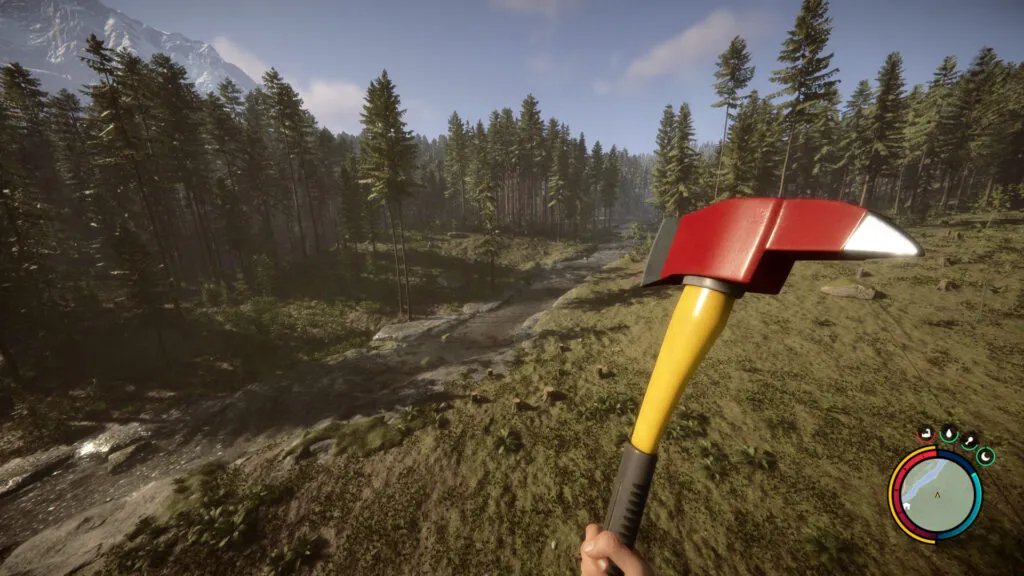Click the drumstick hunger icon

969,441
